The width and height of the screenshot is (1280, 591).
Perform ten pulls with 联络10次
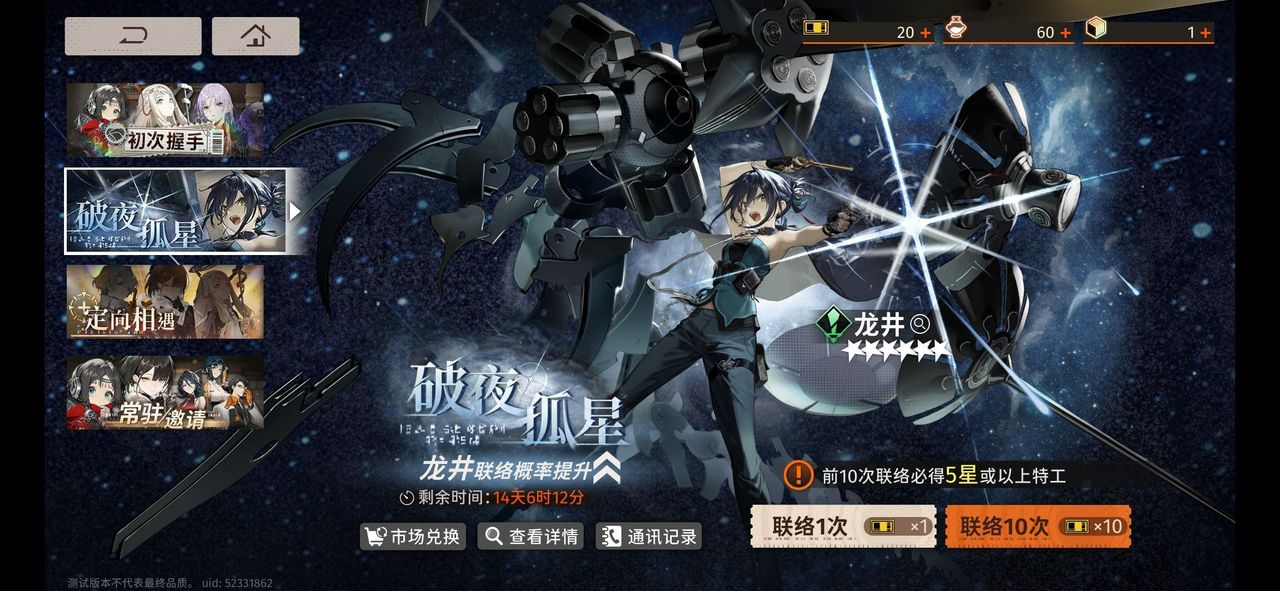pos(1038,526)
